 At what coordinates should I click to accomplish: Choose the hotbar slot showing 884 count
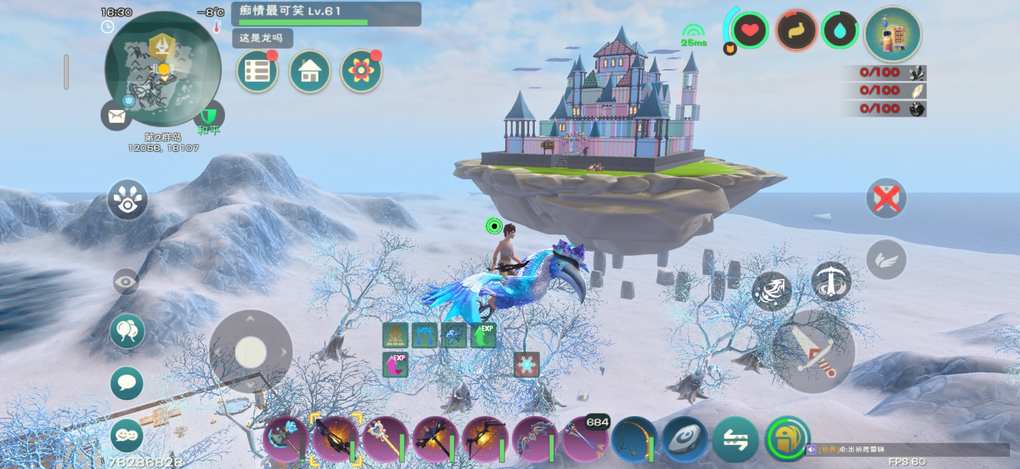tap(585, 438)
